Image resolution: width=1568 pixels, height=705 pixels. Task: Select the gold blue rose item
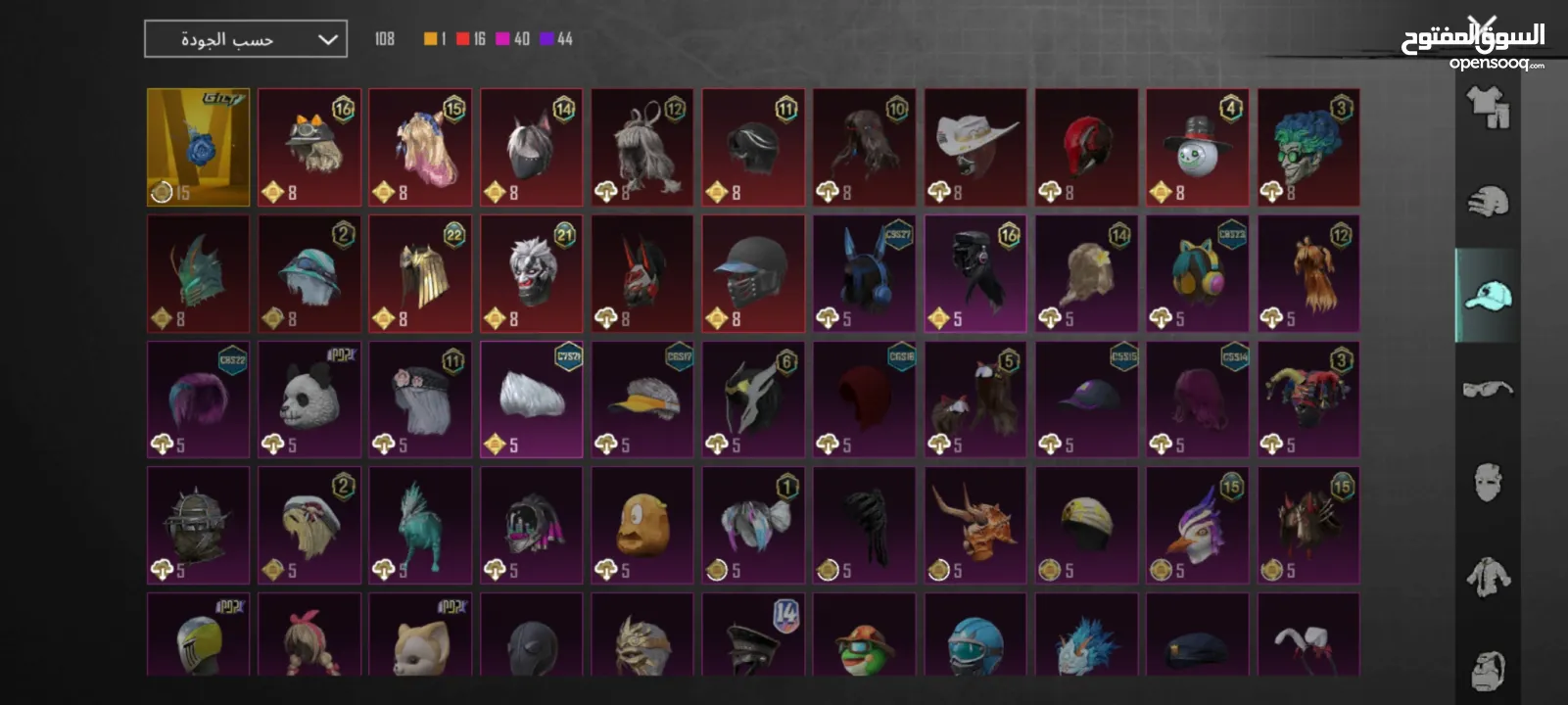pyautogui.click(x=198, y=147)
